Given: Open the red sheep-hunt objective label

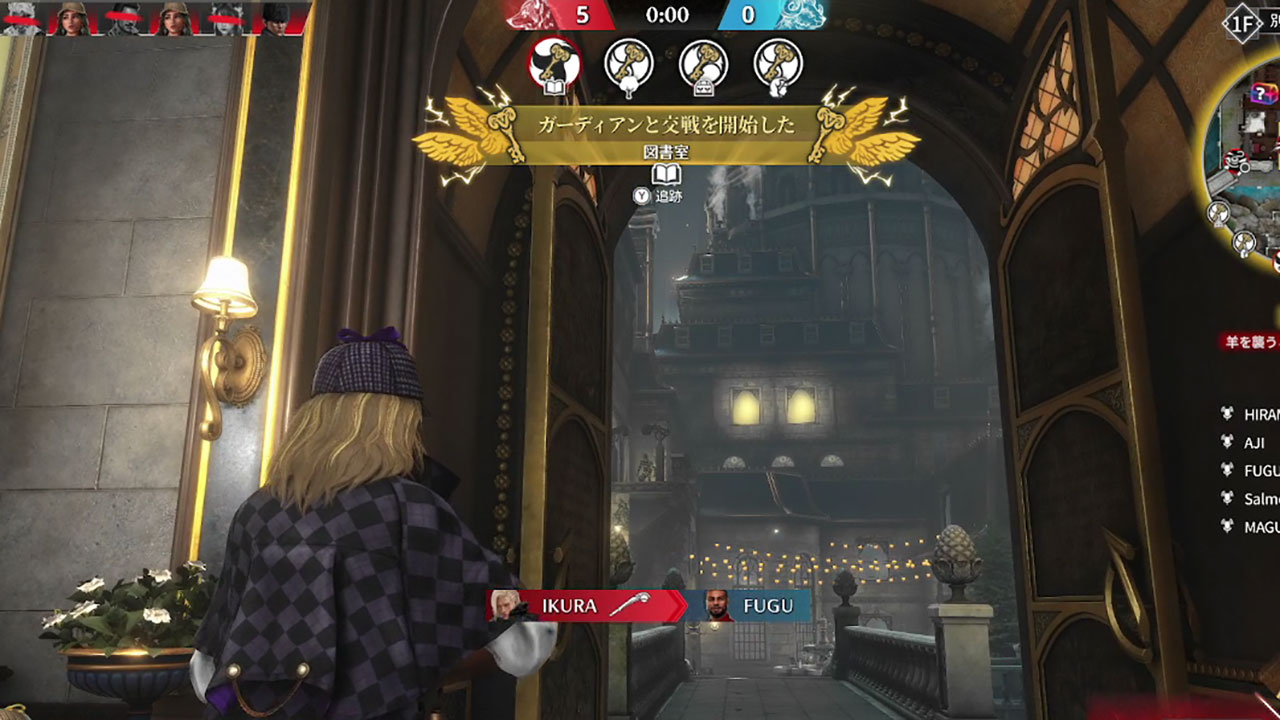Looking at the screenshot, I should point(1251,342).
